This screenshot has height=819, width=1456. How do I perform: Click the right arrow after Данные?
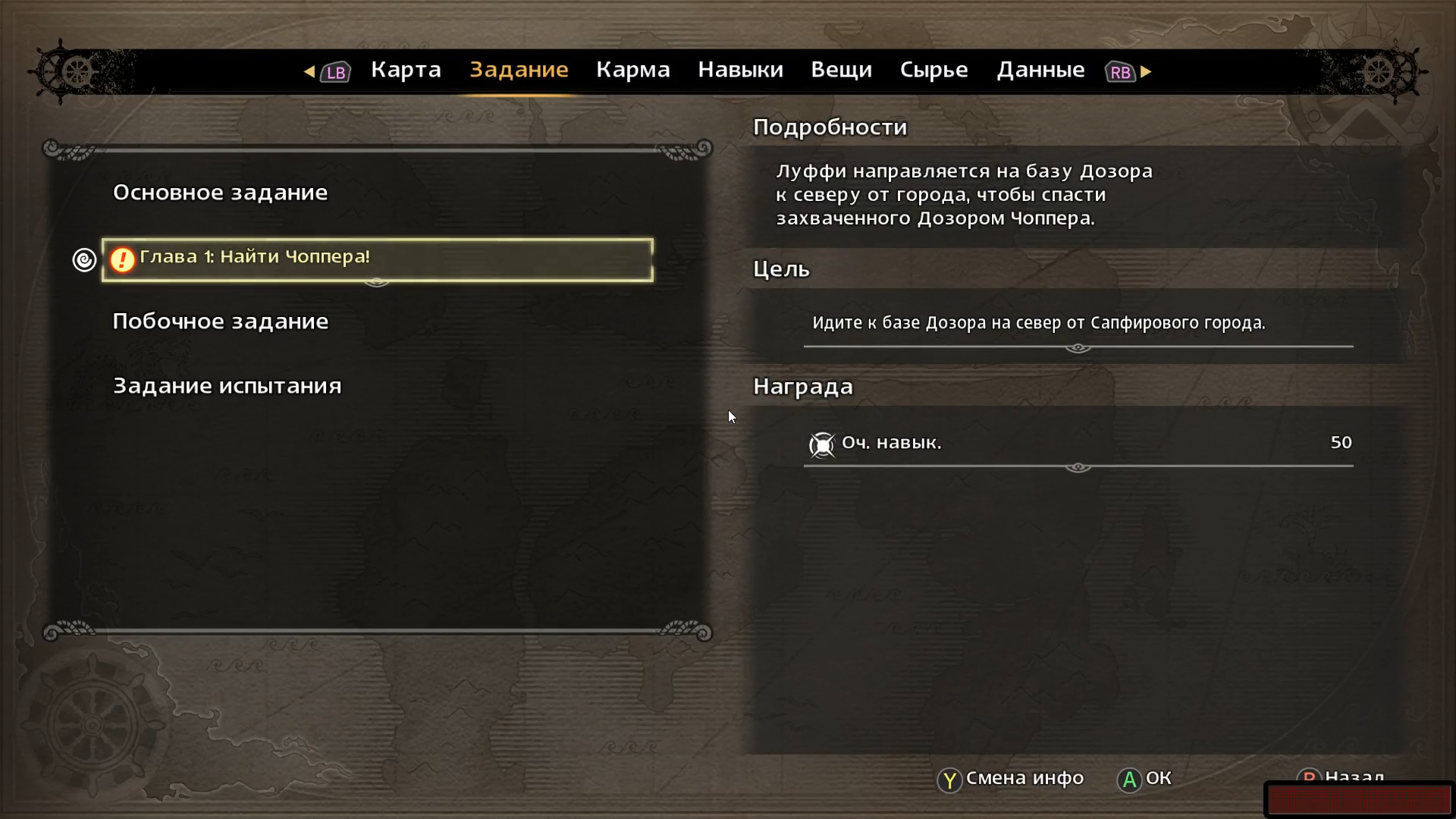pyautogui.click(x=1146, y=71)
